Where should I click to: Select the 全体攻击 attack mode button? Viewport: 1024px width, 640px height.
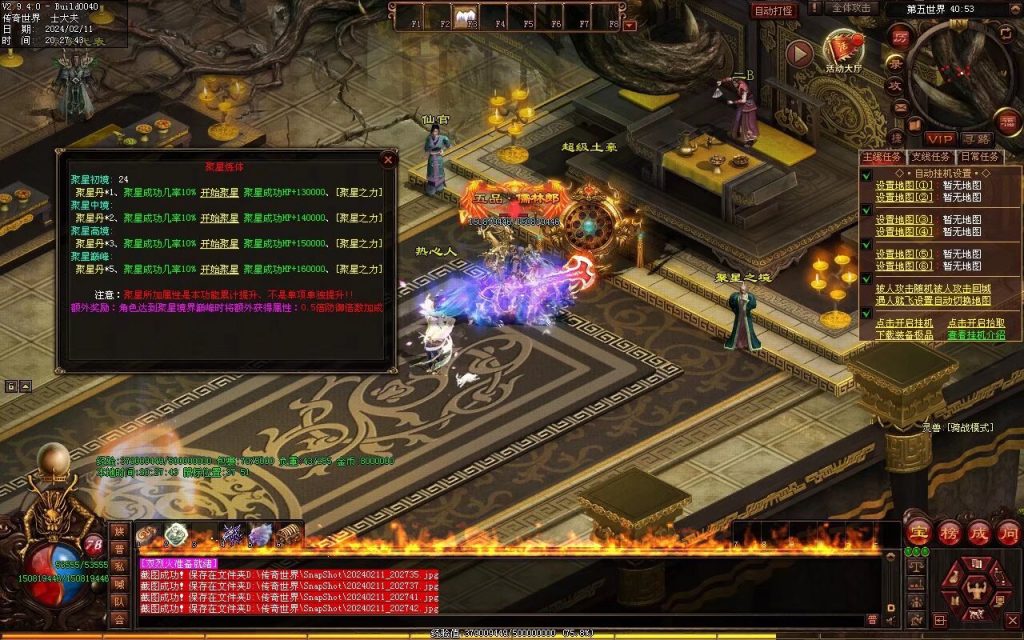pos(853,7)
